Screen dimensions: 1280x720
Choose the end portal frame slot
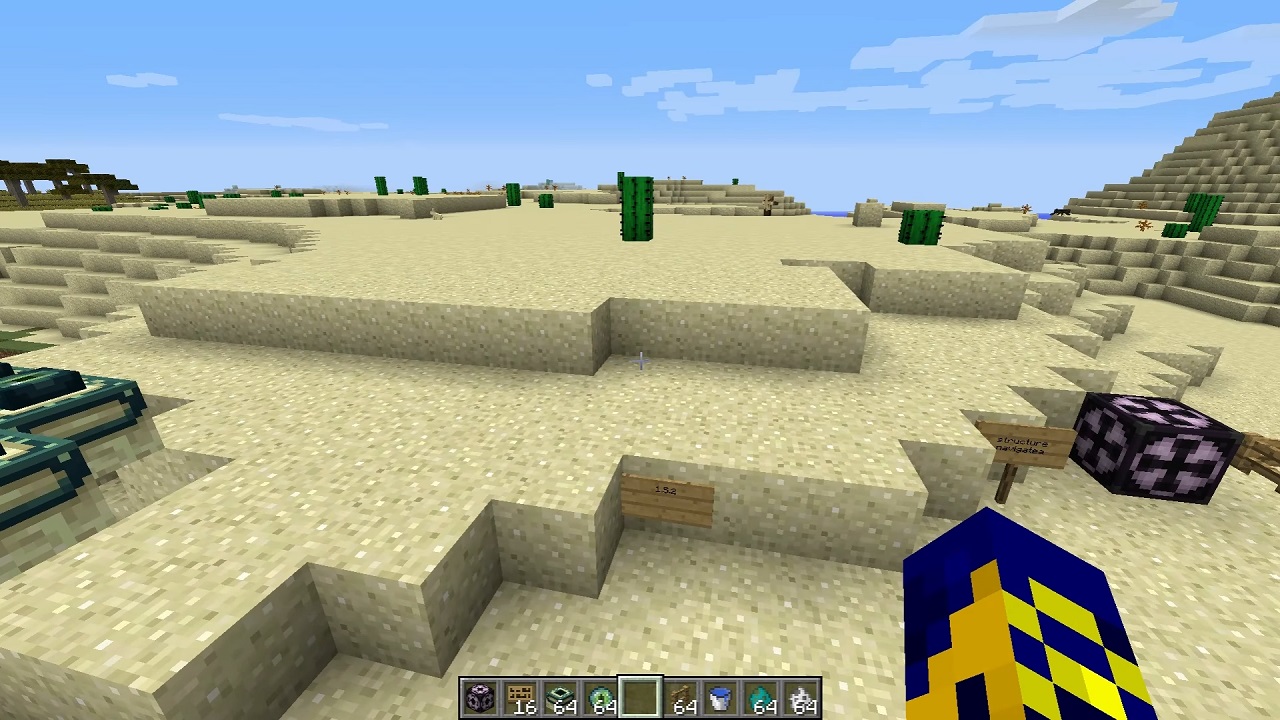[x=560, y=698]
